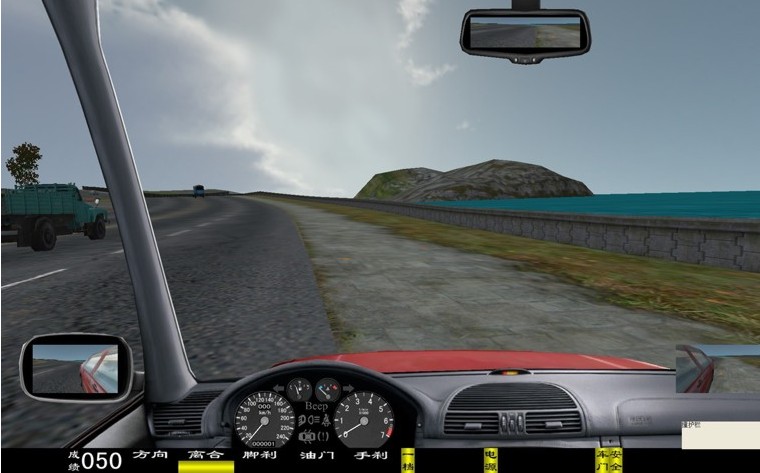Click the white message panel on the dashboard

coord(720,435)
